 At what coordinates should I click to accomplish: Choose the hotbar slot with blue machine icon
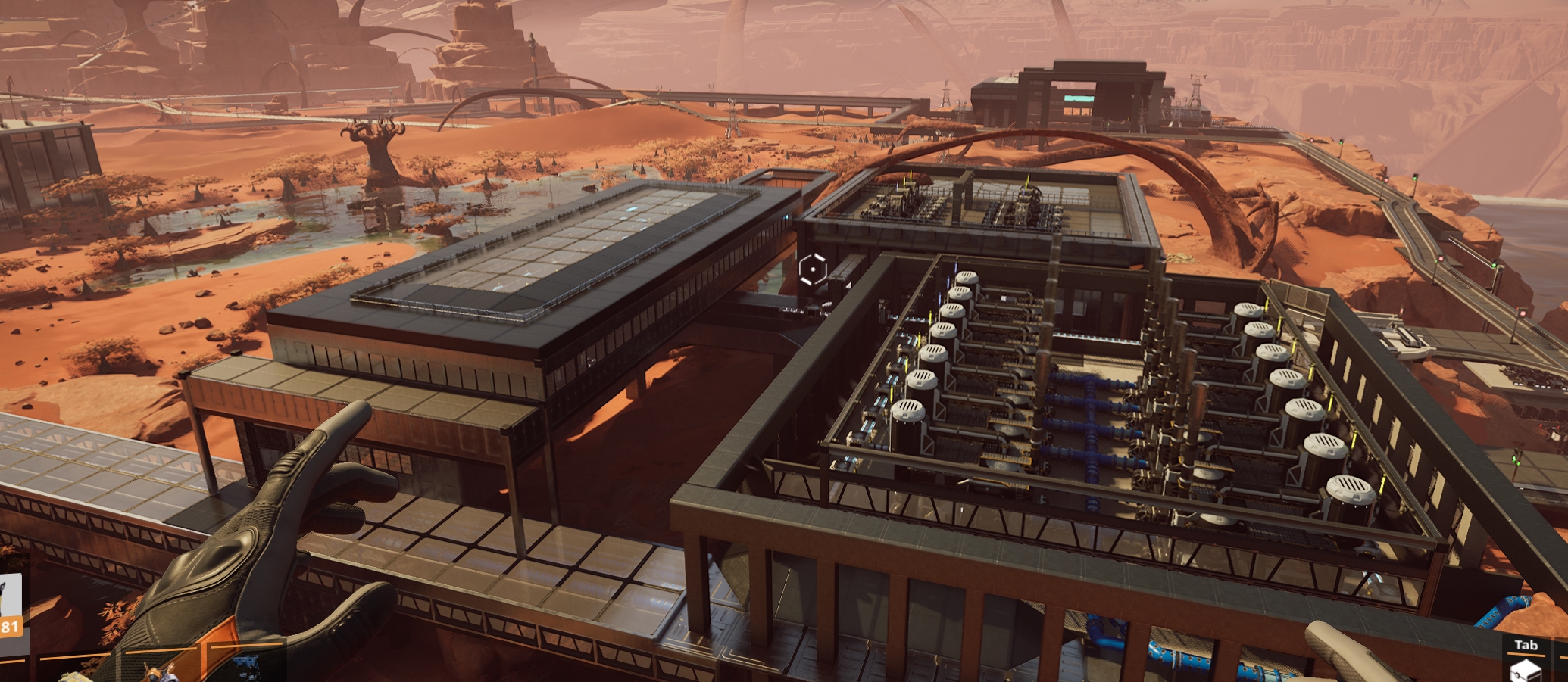click(247, 667)
